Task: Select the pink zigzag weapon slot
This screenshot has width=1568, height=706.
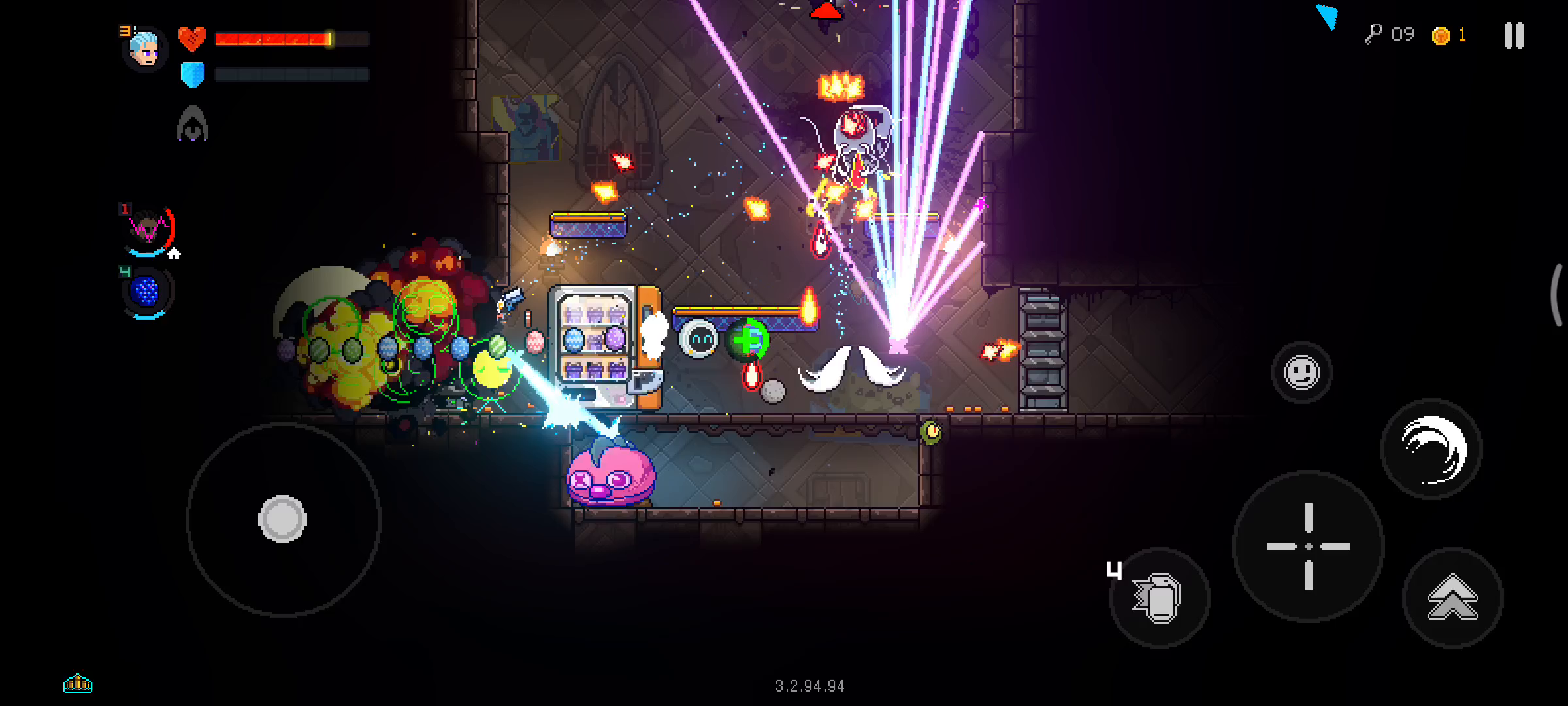Action: point(149,230)
